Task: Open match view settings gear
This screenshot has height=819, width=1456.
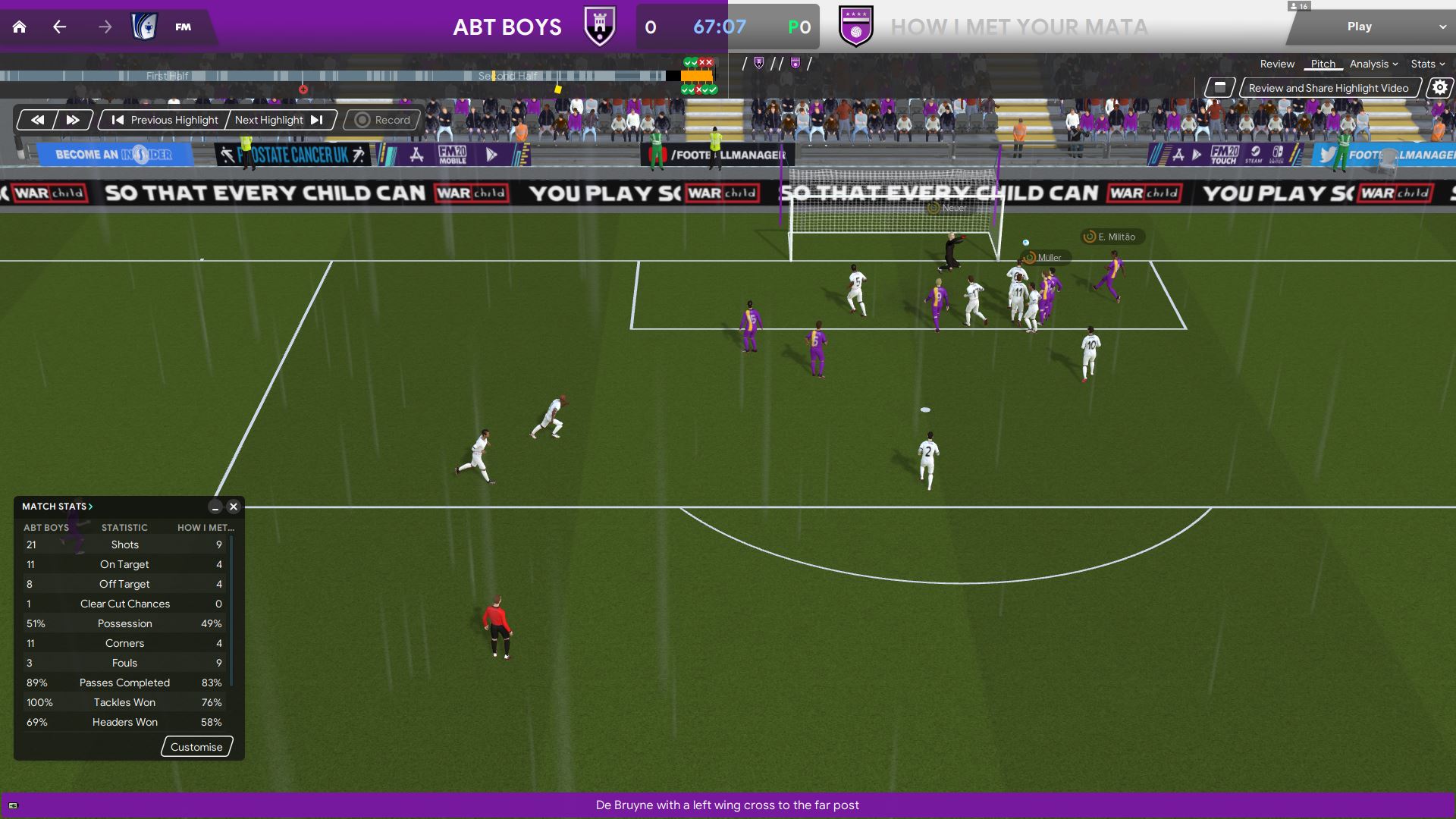Action: click(x=1439, y=88)
